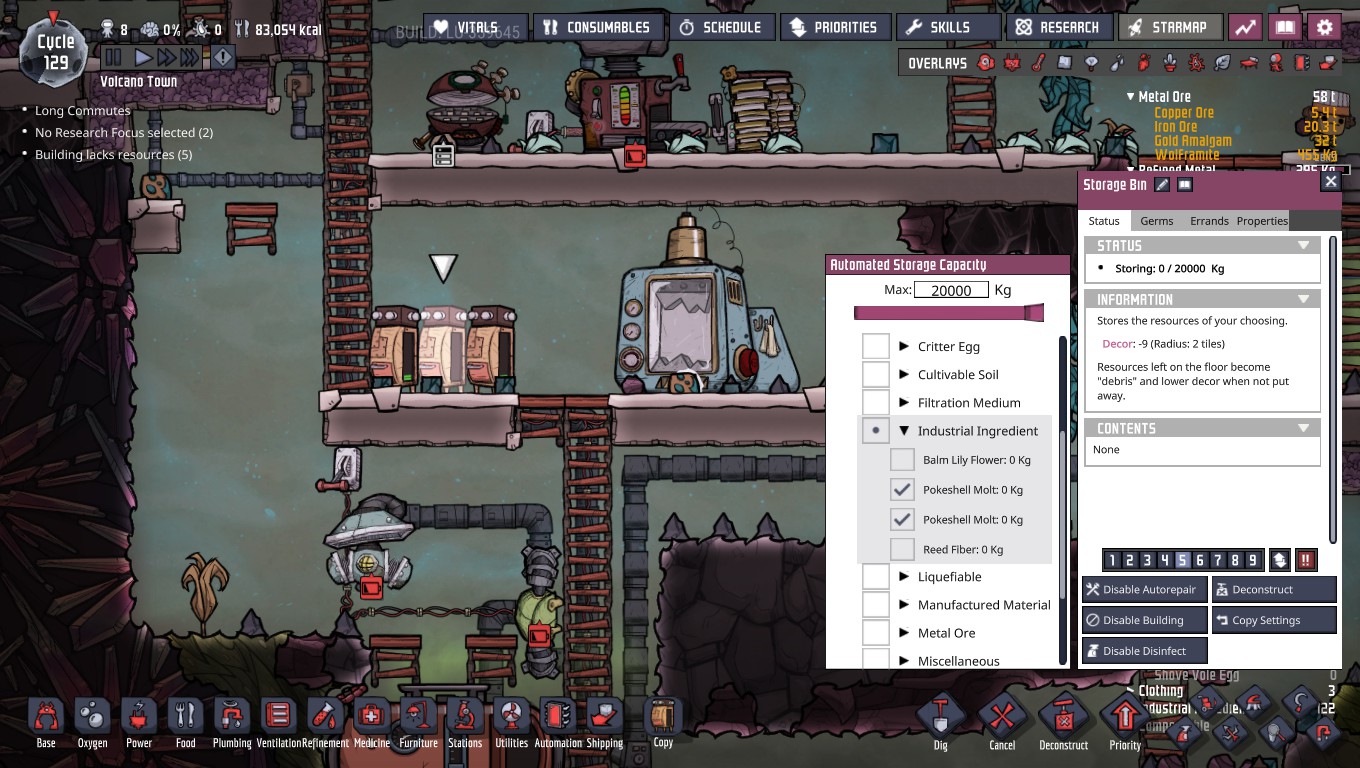Click the Max capacity input field
This screenshot has height=768, width=1360.
[950, 289]
